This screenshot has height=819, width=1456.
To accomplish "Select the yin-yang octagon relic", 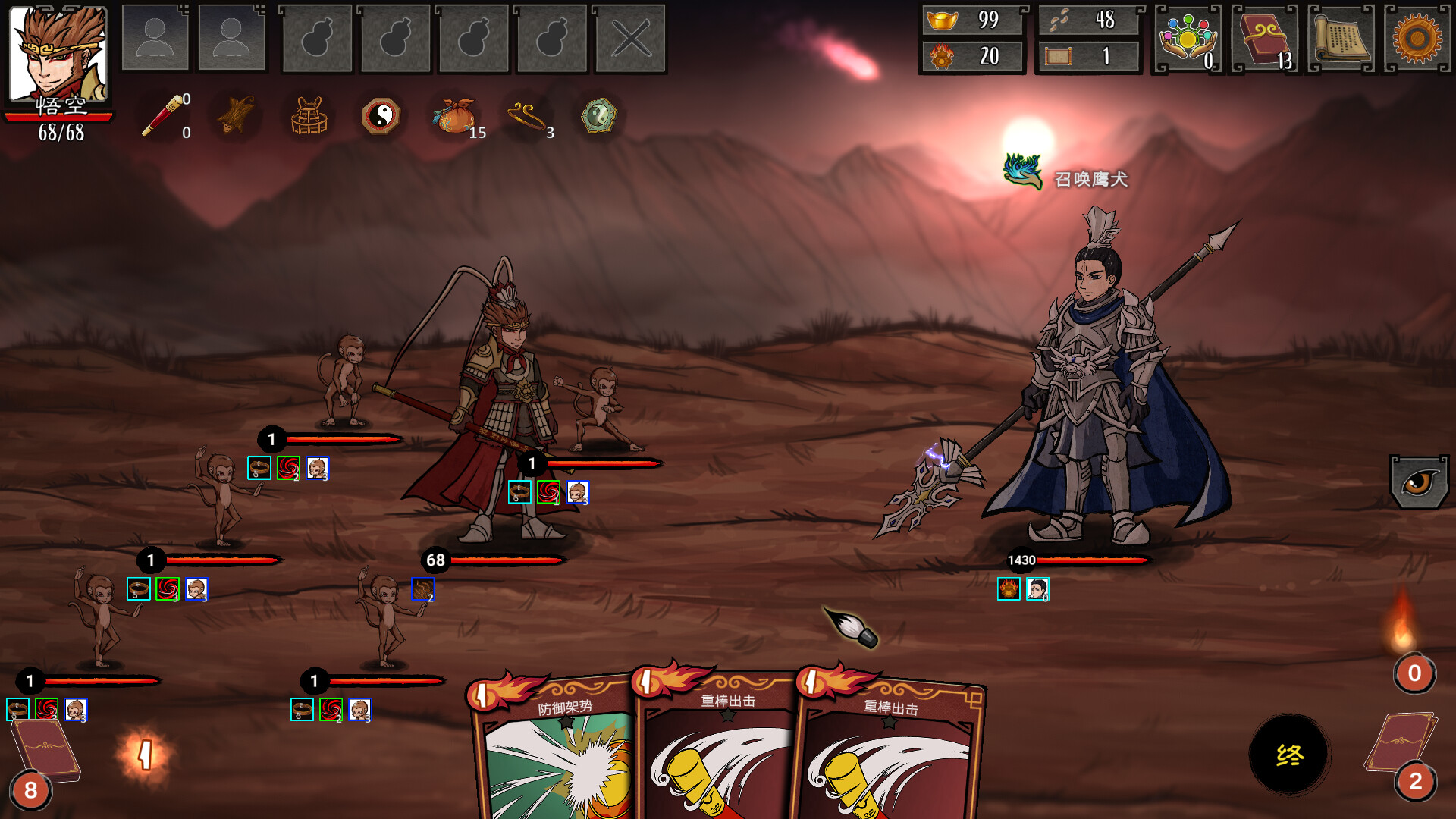I will click(x=381, y=116).
